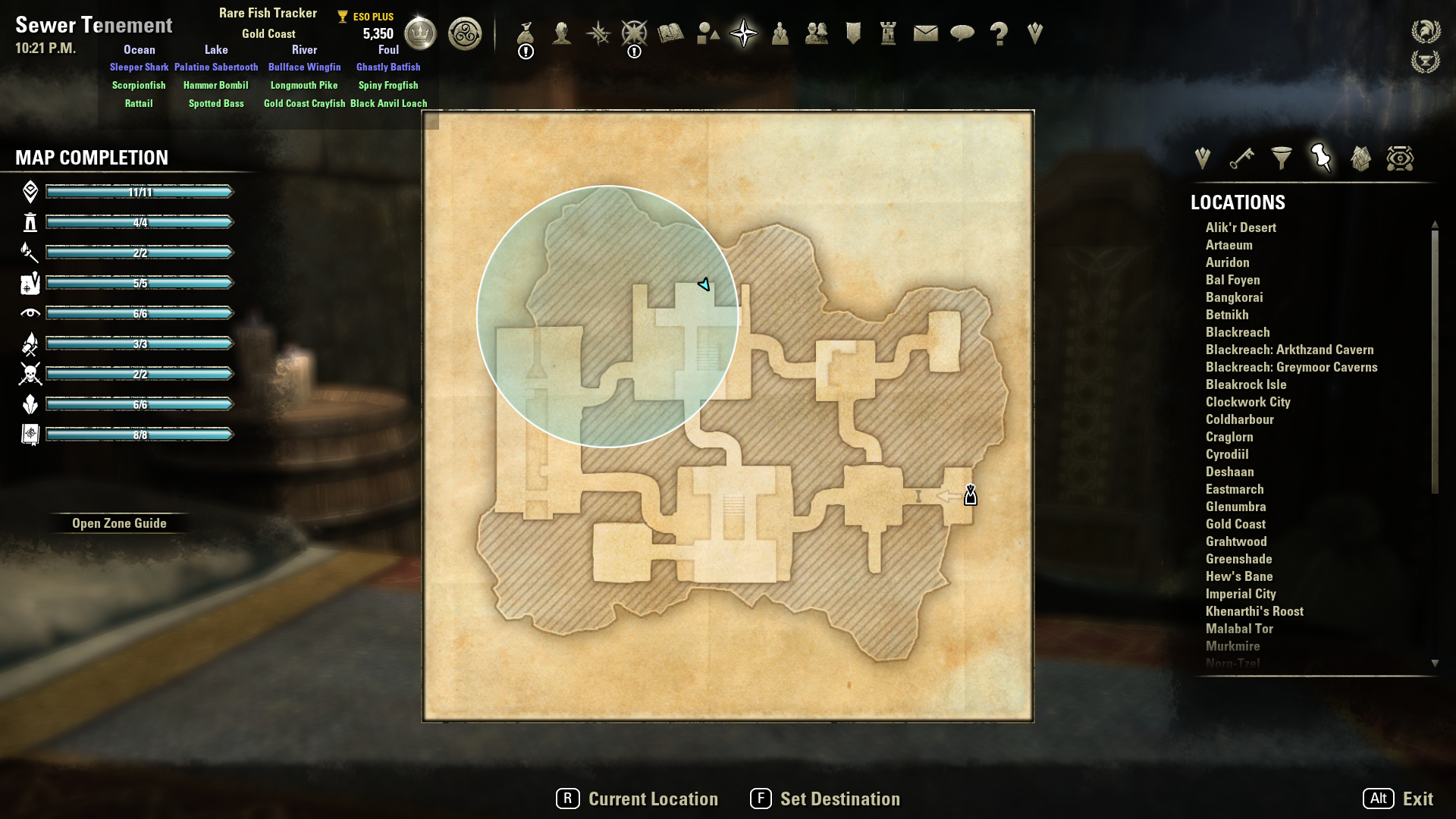Screen dimensions: 1456x819
Task: Open the help question mark menu
Action: 999,33
